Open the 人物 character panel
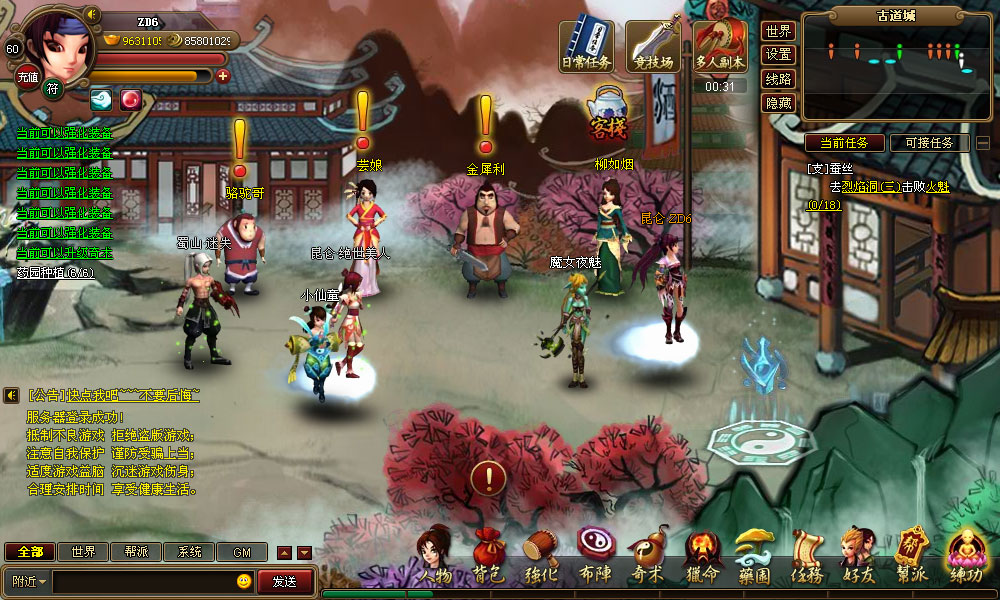 [x=435, y=558]
